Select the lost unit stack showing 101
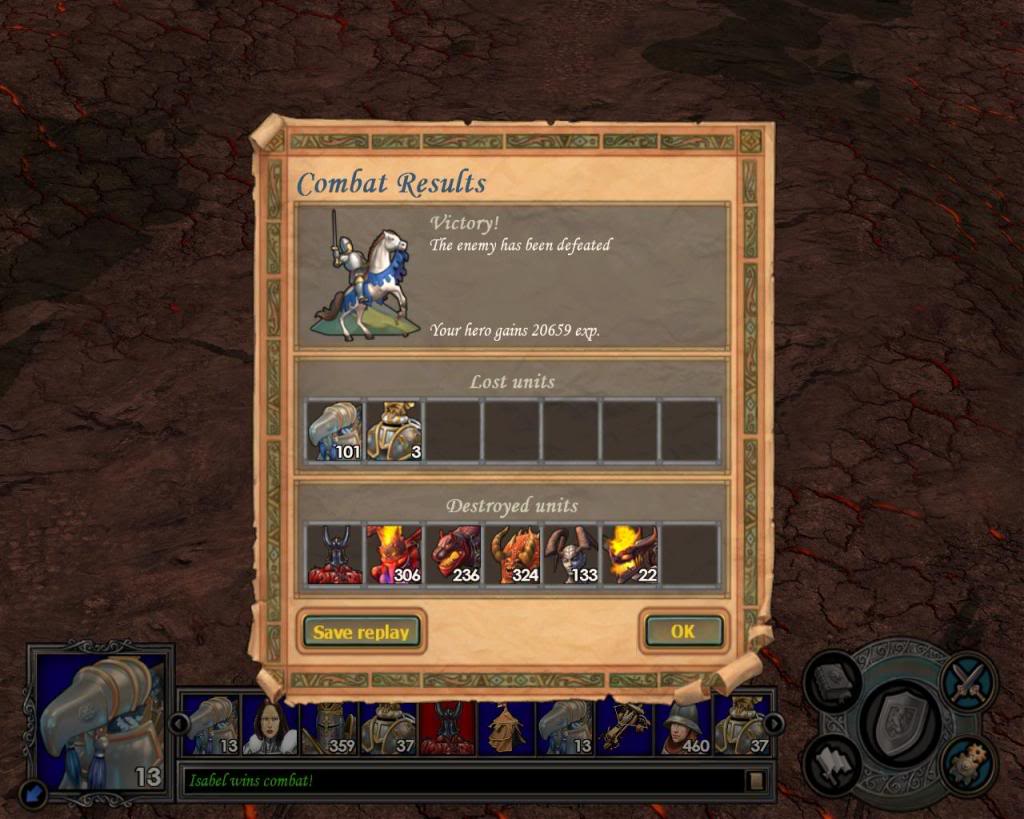Viewport: 1024px width, 819px height. coord(334,431)
